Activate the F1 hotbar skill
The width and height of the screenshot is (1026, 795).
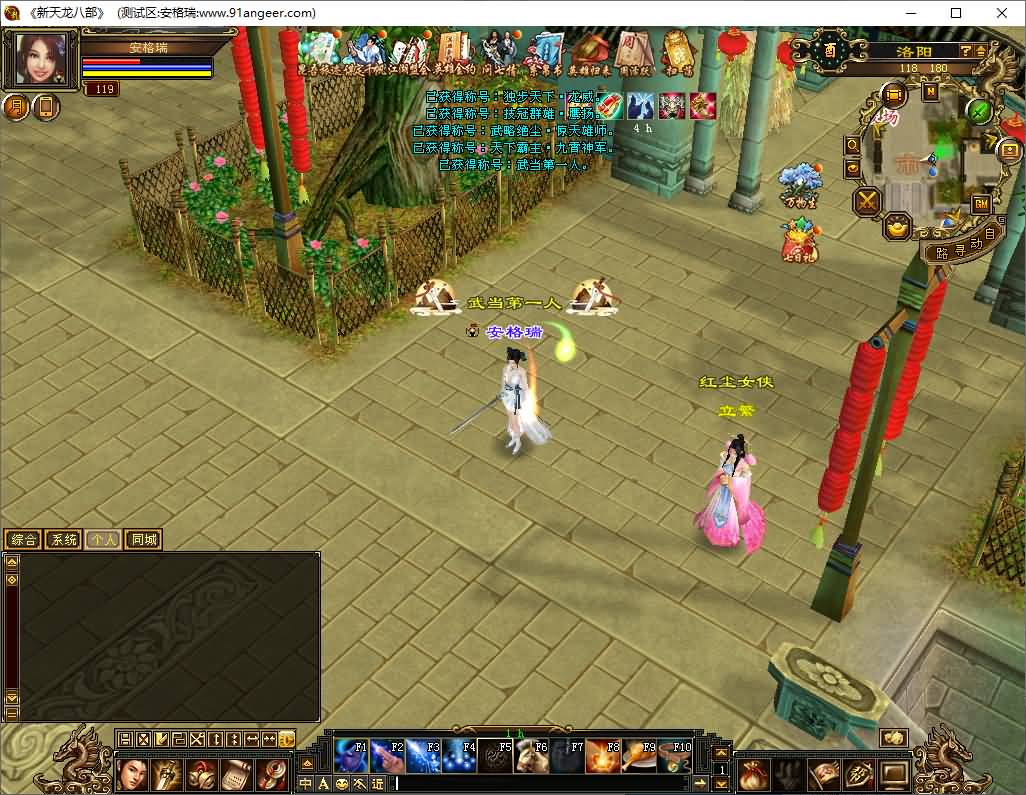351,756
